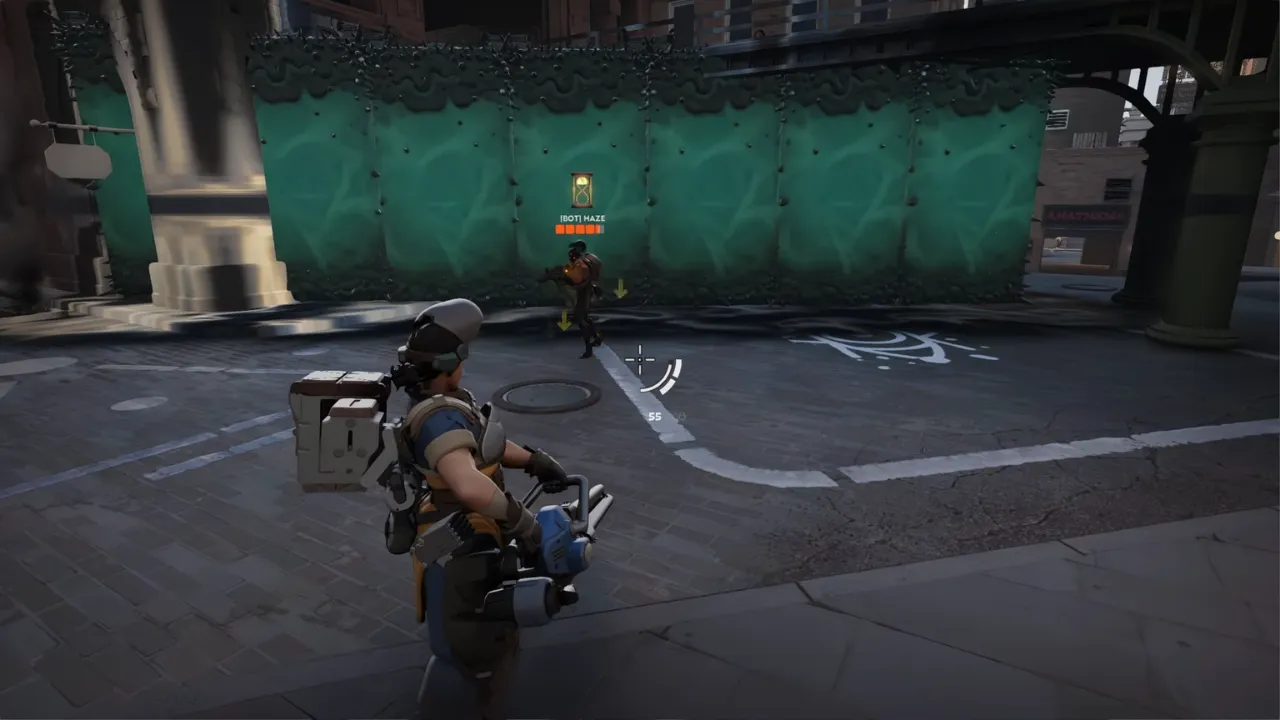Click the glowing muzzle flash on Haze's gun

click(x=566, y=272)
